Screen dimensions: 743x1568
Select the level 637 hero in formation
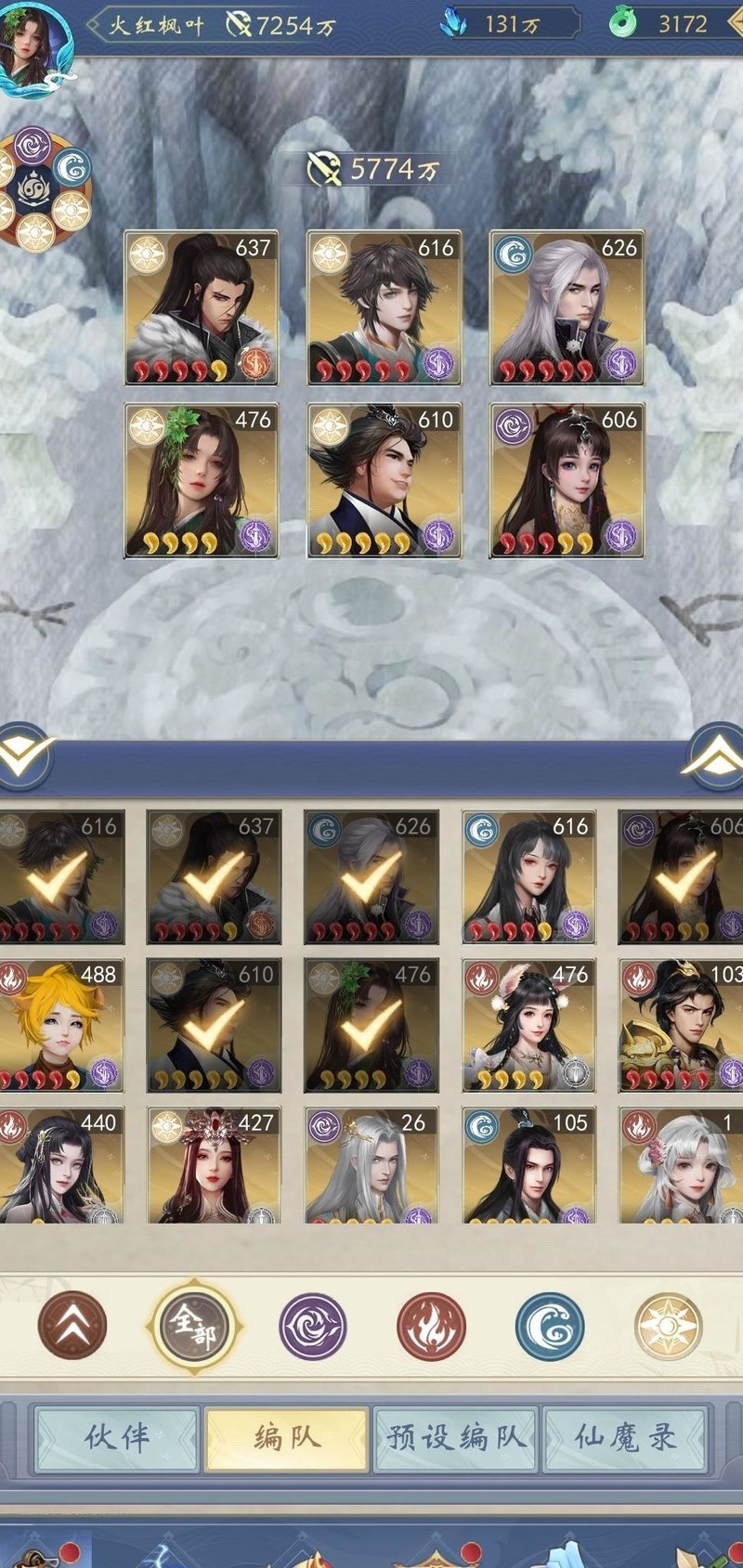202,308
